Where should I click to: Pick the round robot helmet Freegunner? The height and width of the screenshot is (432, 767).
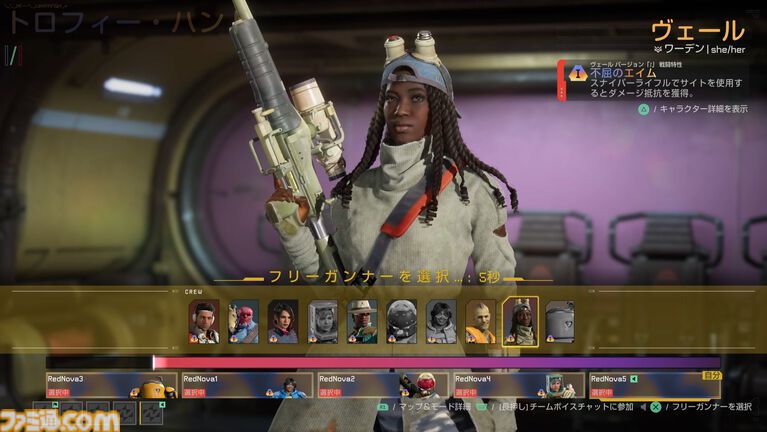[401, 321]
